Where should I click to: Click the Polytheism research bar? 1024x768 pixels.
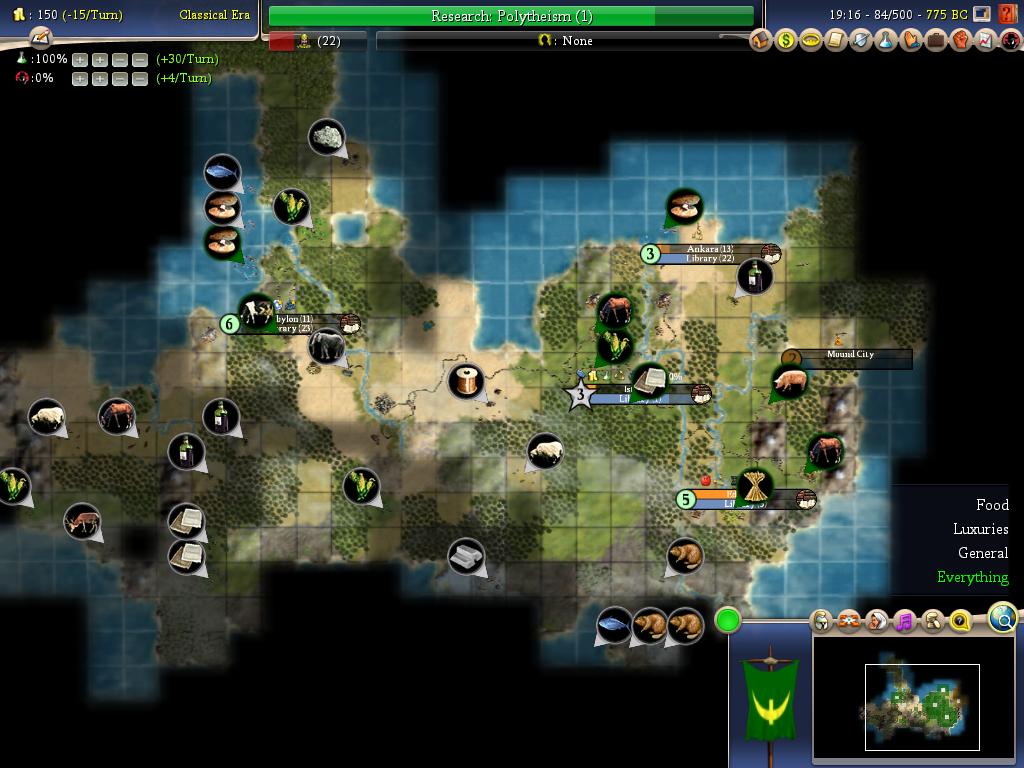[x=511, y=16]
